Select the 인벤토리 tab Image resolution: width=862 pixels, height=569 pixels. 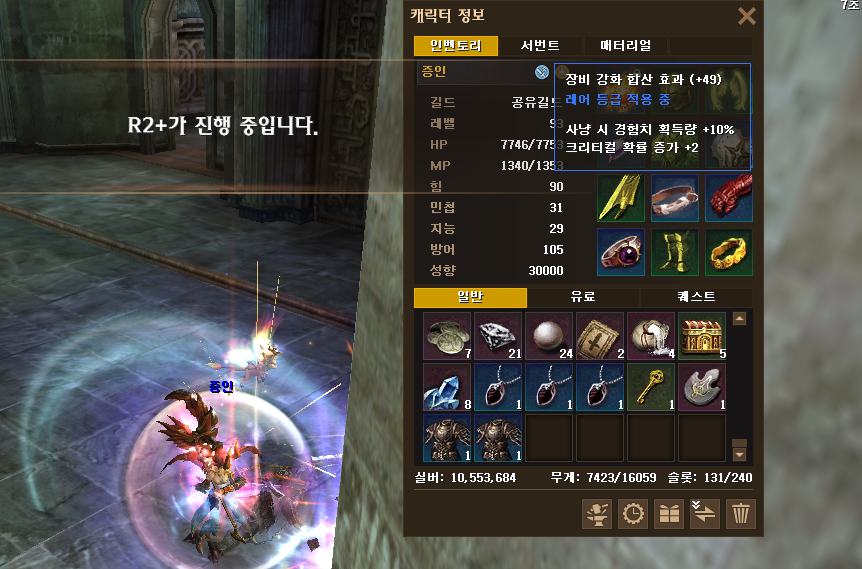[x=455, y=46]
